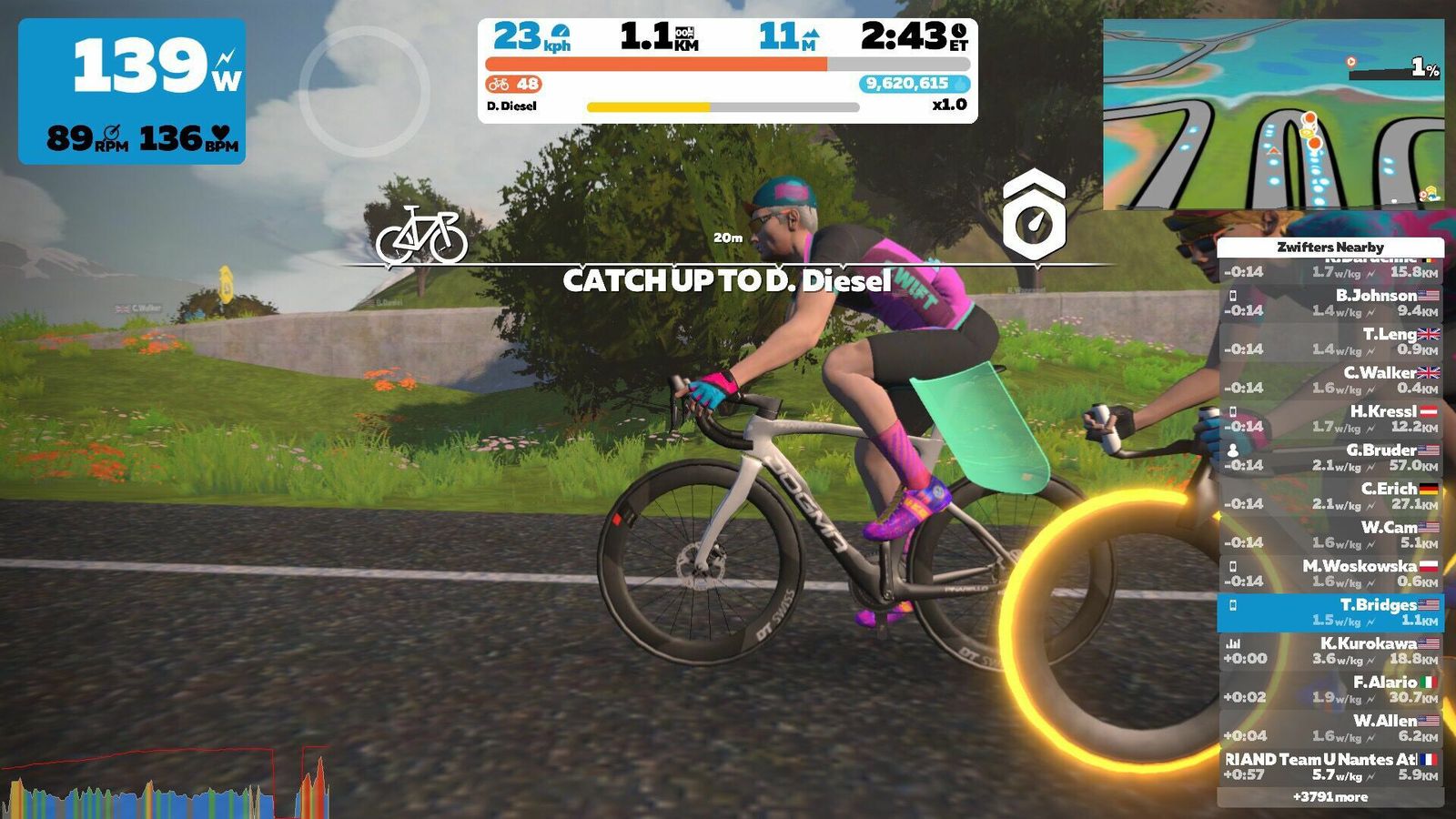The height and width of the screenshot is (819, 1456).
Task: Select B.Johnson in Zwifters Nearby list
Action: 1330,303
